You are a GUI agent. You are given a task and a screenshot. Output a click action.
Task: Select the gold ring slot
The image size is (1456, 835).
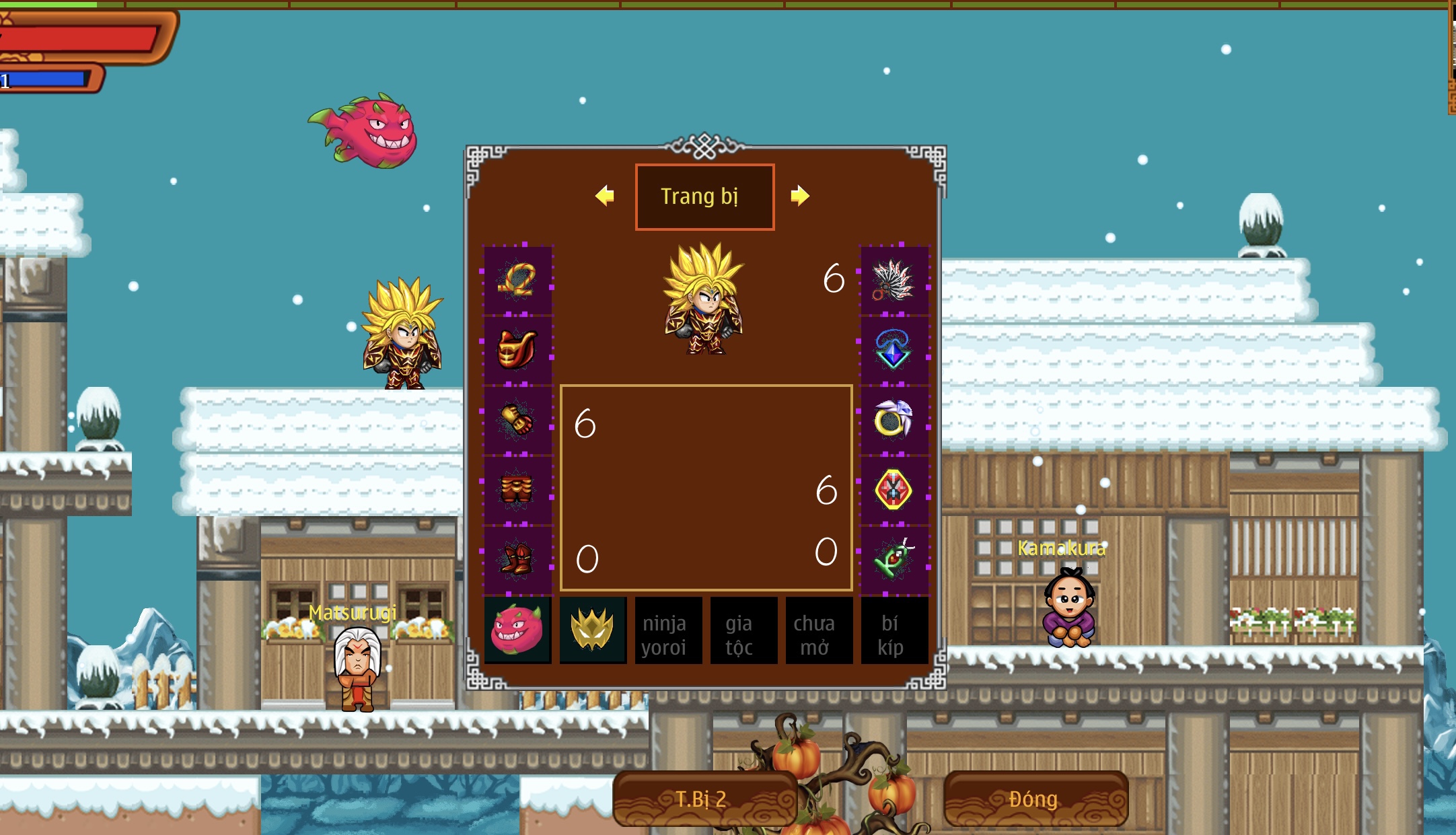click(x=894, y=421)
